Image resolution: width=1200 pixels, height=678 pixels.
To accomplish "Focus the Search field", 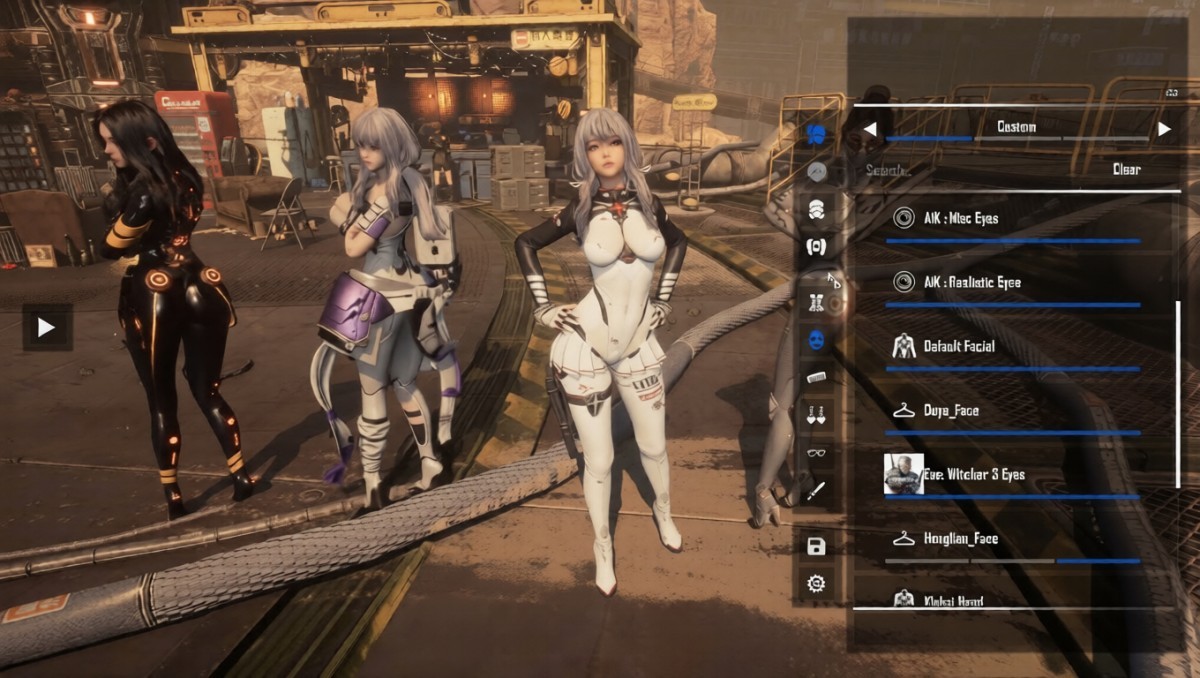I will point(960,170).
